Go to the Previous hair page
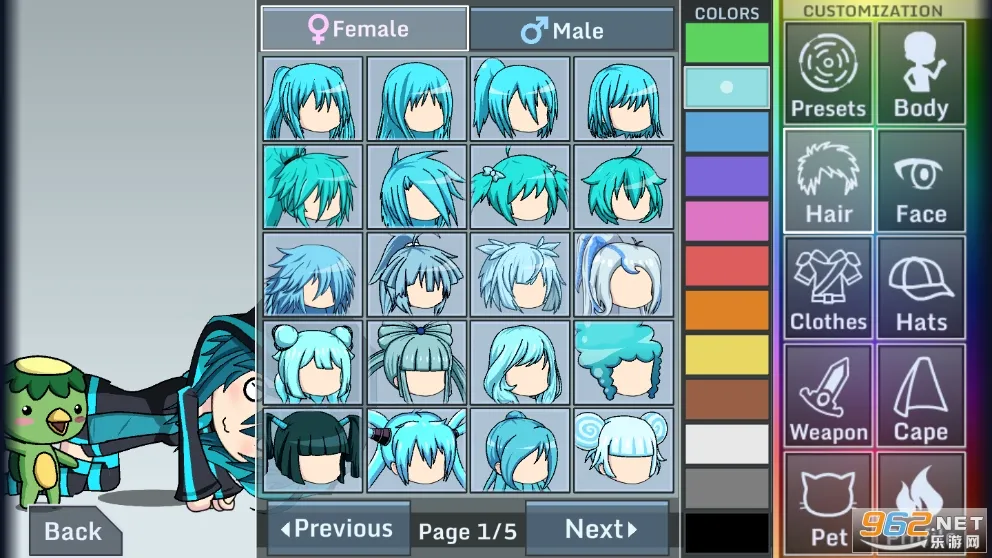 338,529
